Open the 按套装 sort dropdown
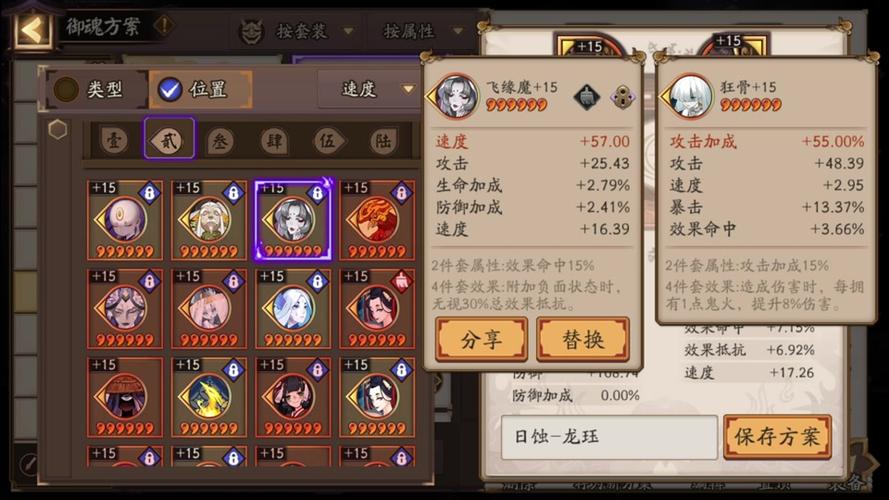The width and height of the screenshot is (889, 500). [298, 31]
